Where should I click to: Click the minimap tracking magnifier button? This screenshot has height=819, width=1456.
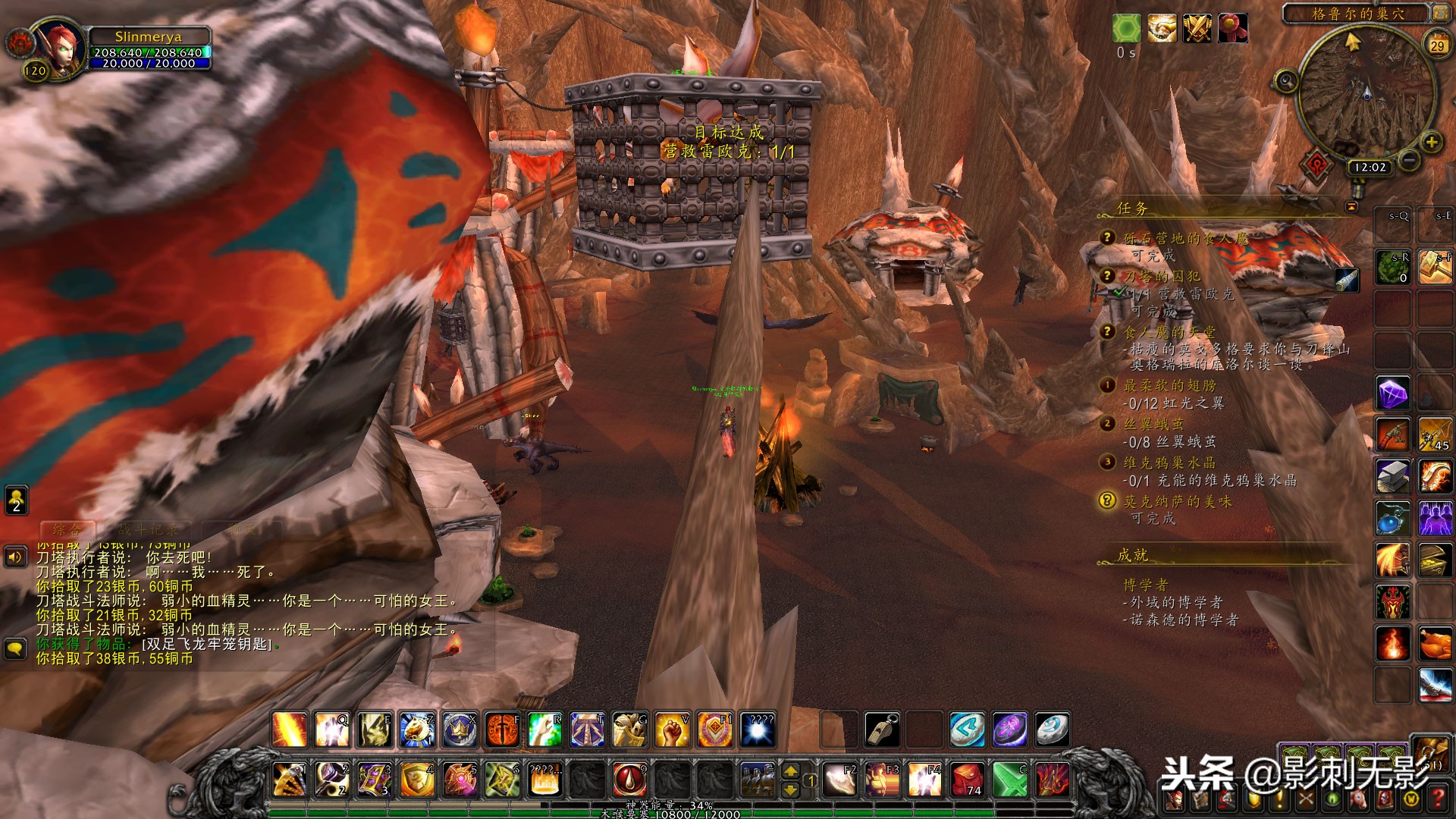[1286, 80]
